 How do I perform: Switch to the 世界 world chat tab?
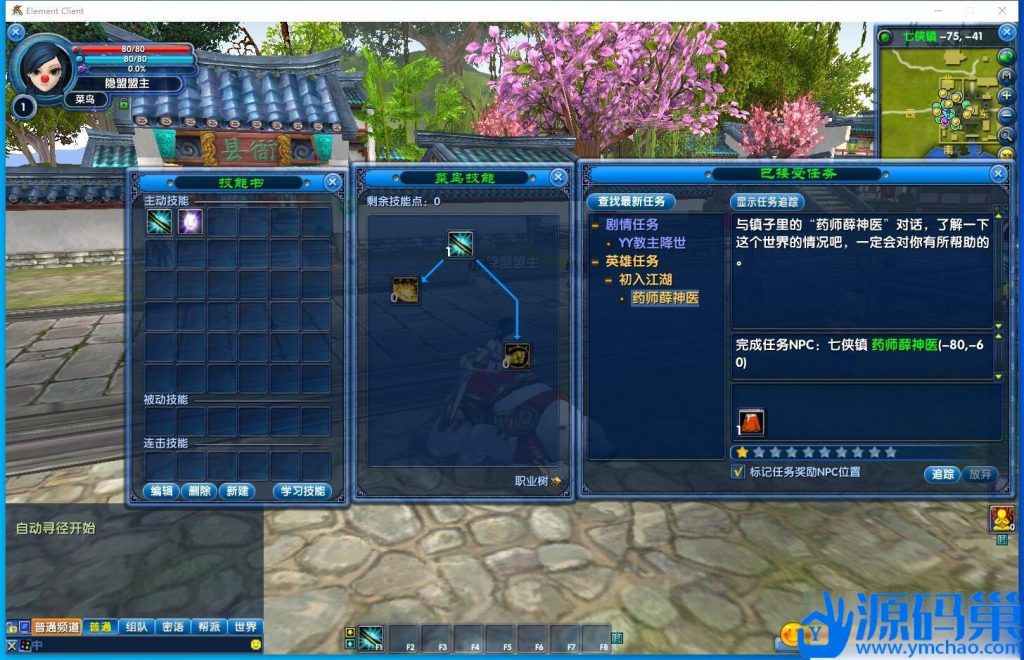pyautogui.click(x=245, y=627)
